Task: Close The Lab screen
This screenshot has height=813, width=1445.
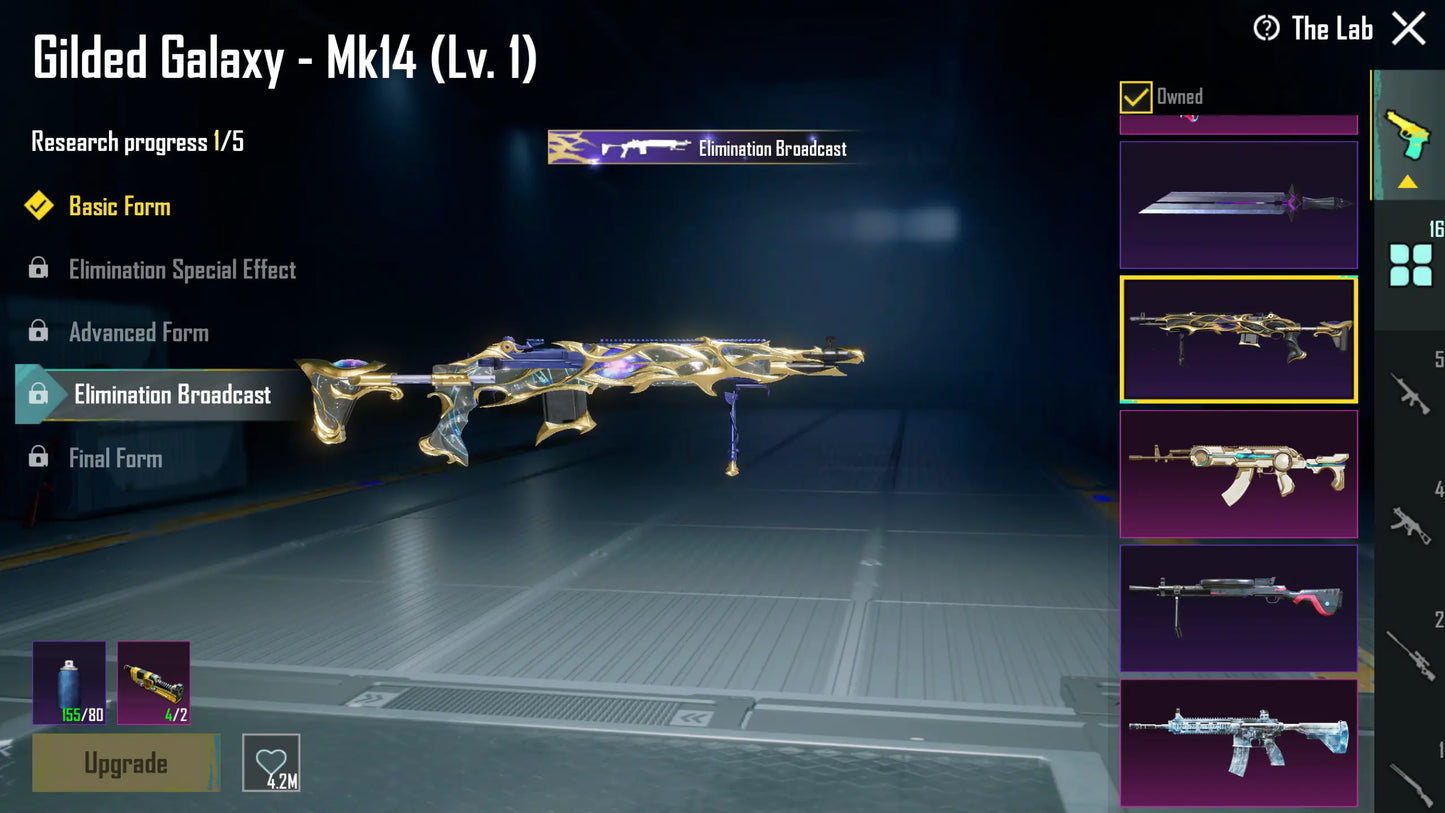Action: pos(1409,29)
